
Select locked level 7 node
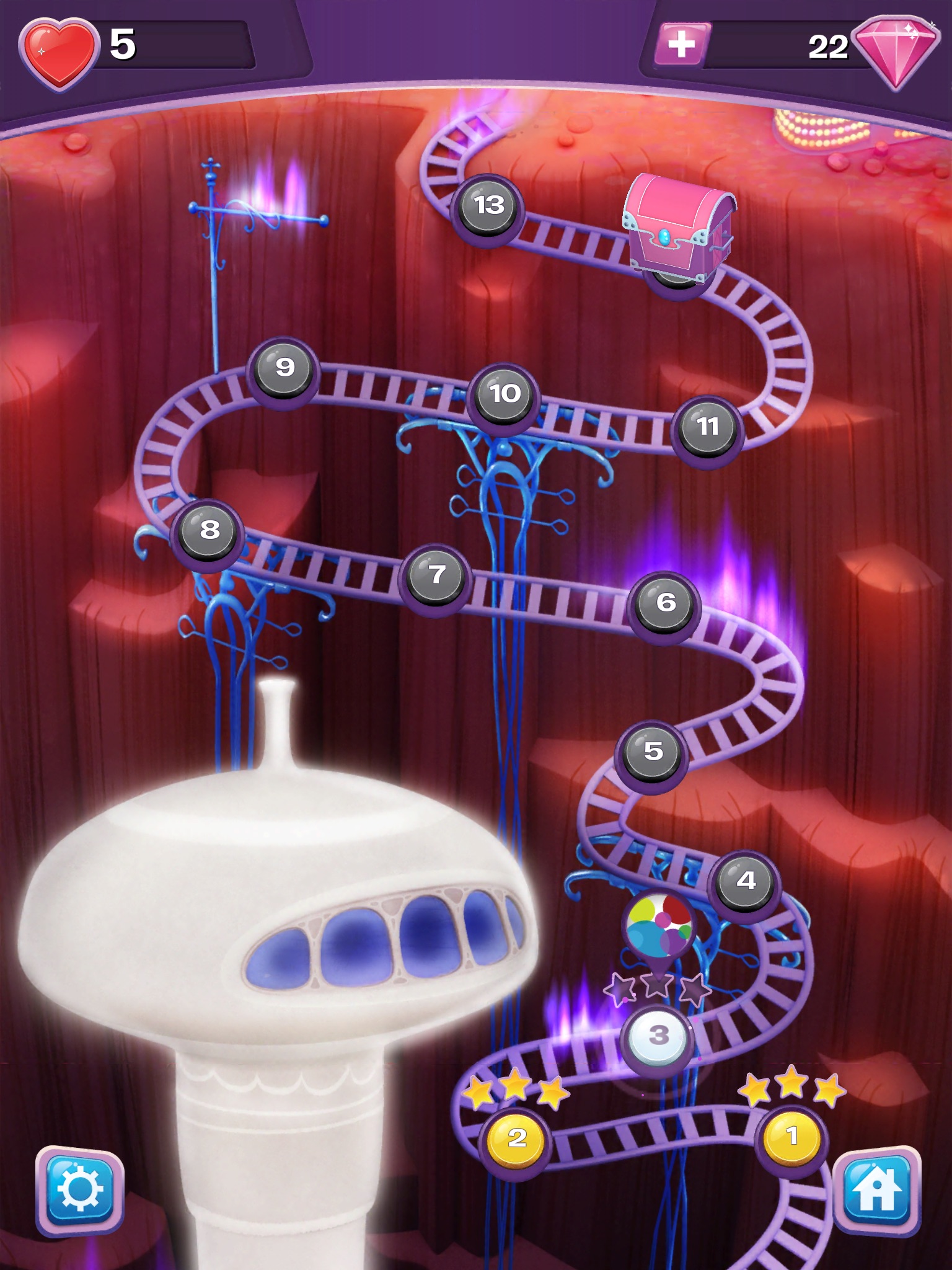(436, 575)
